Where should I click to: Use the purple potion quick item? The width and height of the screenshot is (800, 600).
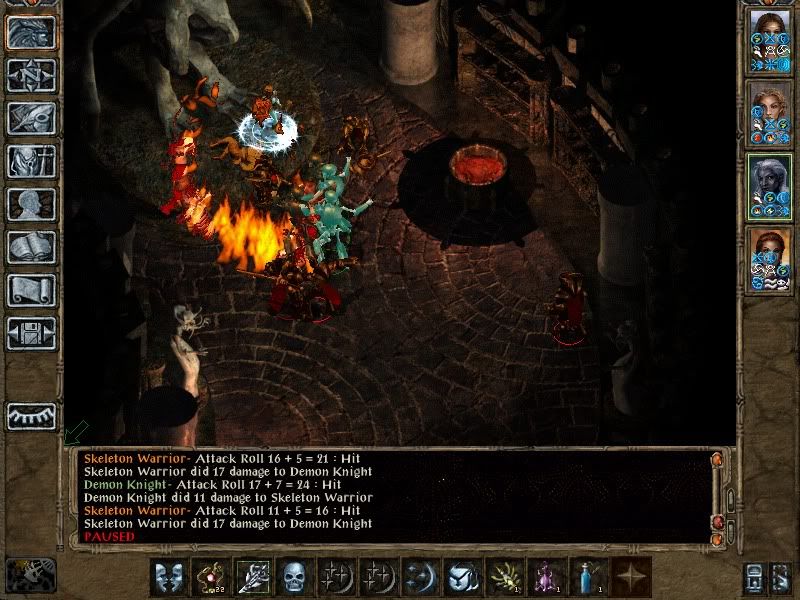click(x=547, y=577)
